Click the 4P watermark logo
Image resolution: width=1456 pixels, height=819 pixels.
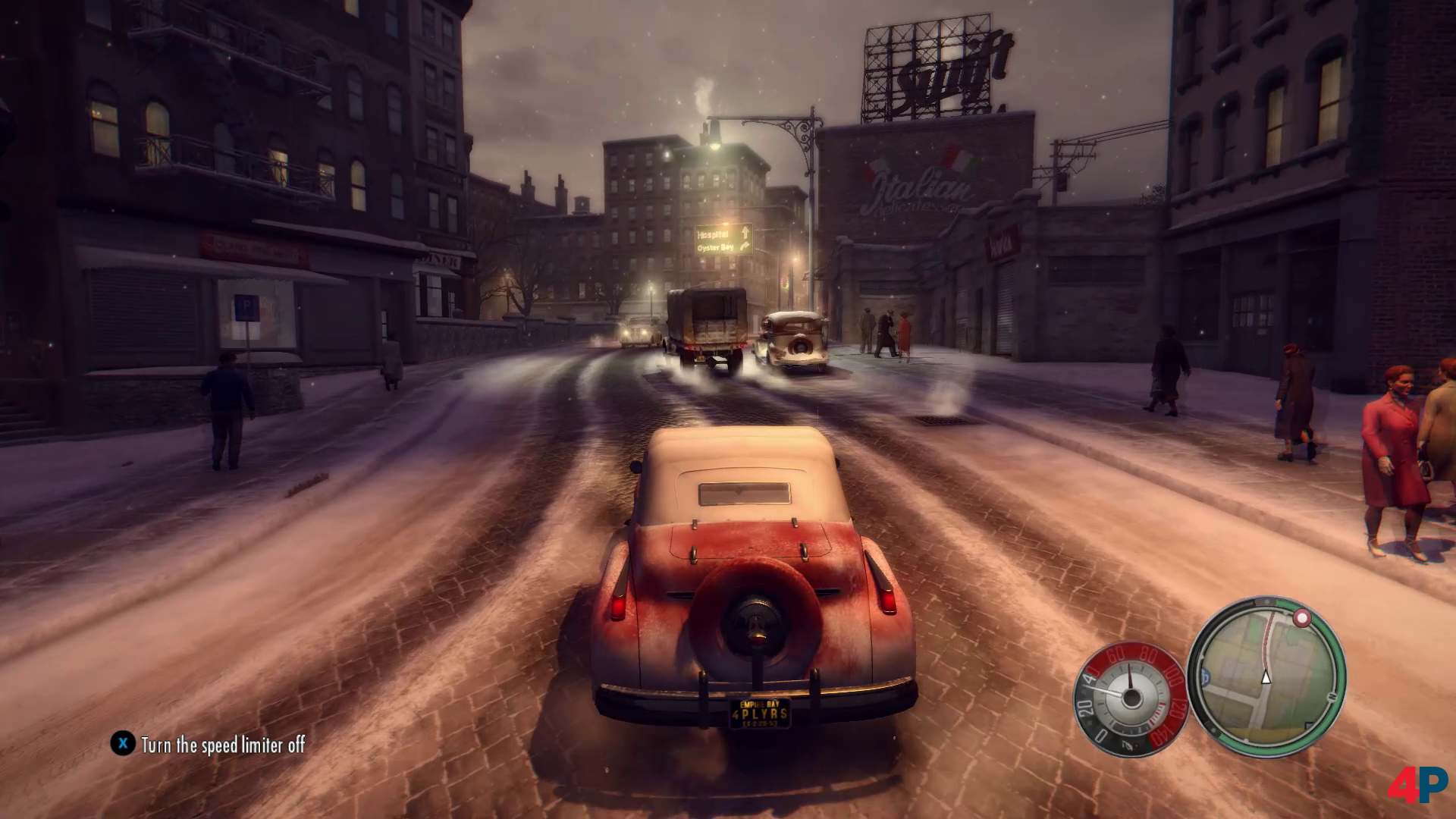click(1417, 784)
